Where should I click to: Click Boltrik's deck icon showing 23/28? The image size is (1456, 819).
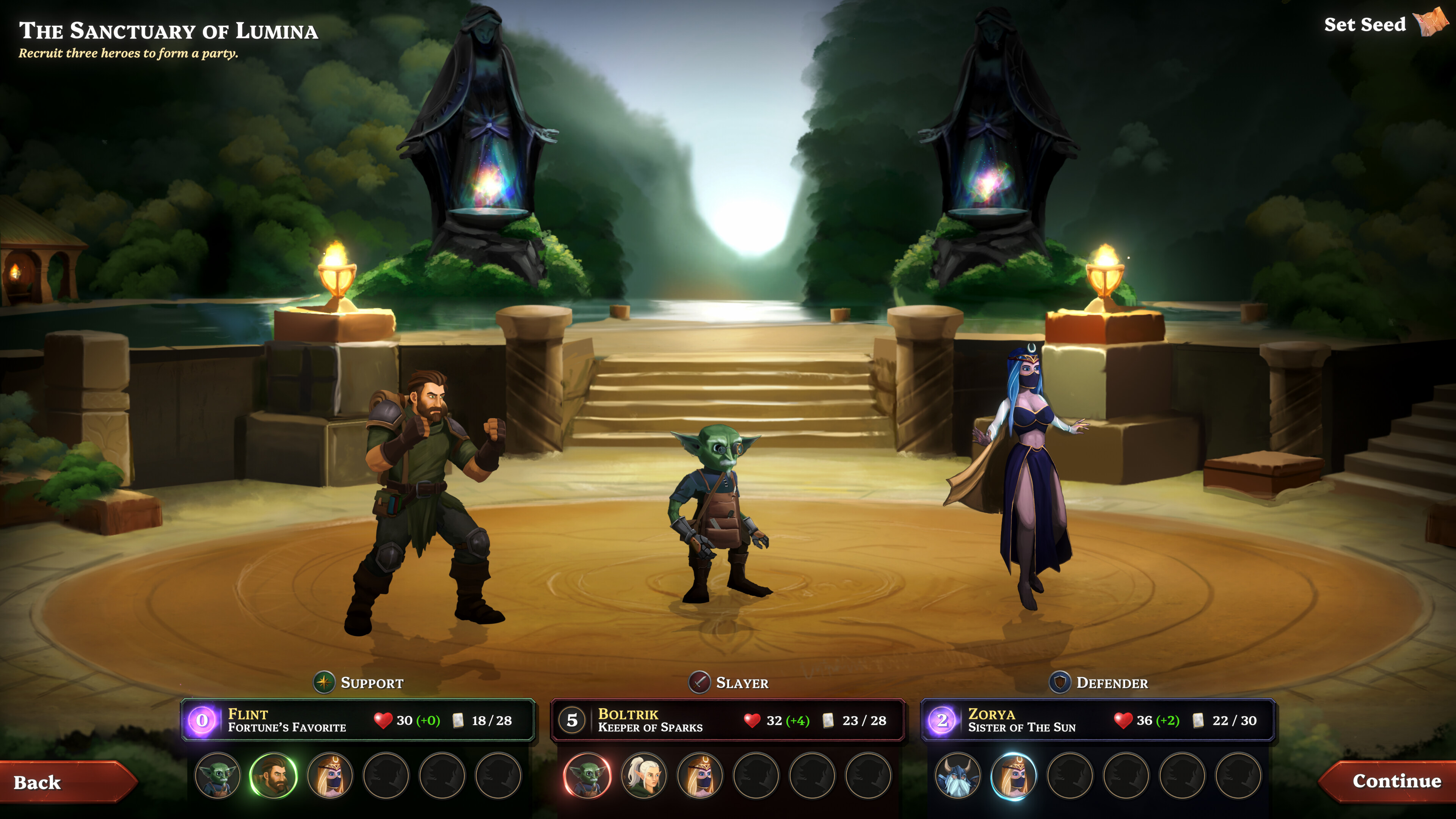click(828, 721)
